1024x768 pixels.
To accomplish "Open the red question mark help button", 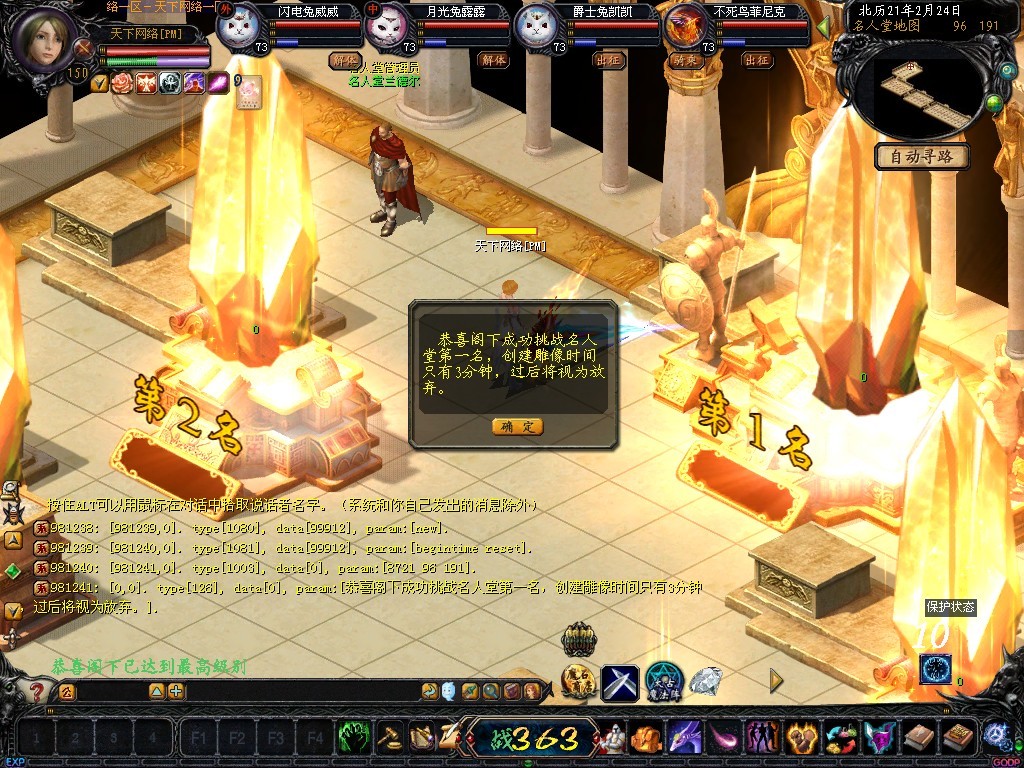I will point(37,691).
